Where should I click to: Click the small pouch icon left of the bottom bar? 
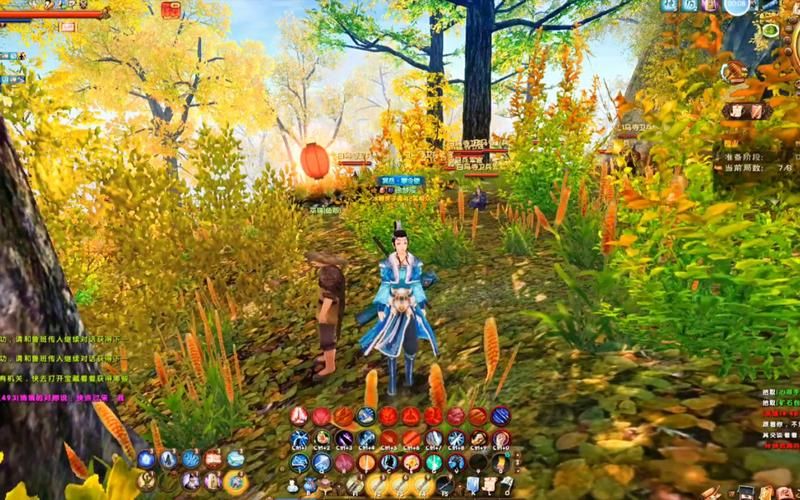tap(290, 487)
